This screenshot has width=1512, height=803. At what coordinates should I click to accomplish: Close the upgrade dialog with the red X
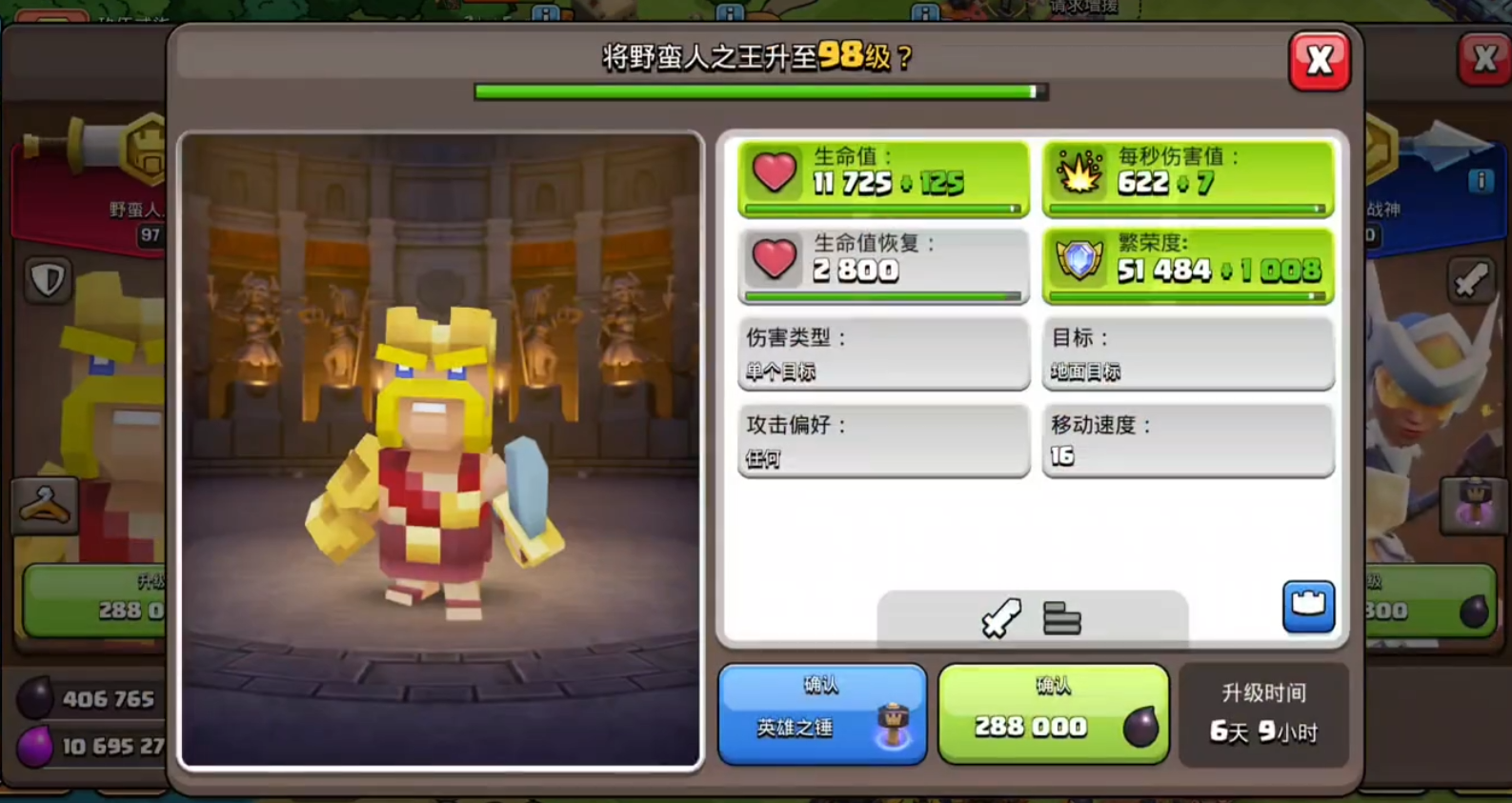[1320, 58]
